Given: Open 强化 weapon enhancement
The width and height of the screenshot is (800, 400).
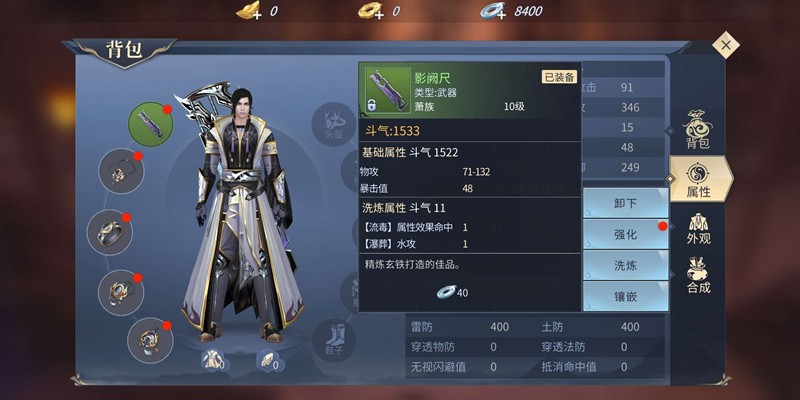Looking at the screenshot, I should (625, 234).
